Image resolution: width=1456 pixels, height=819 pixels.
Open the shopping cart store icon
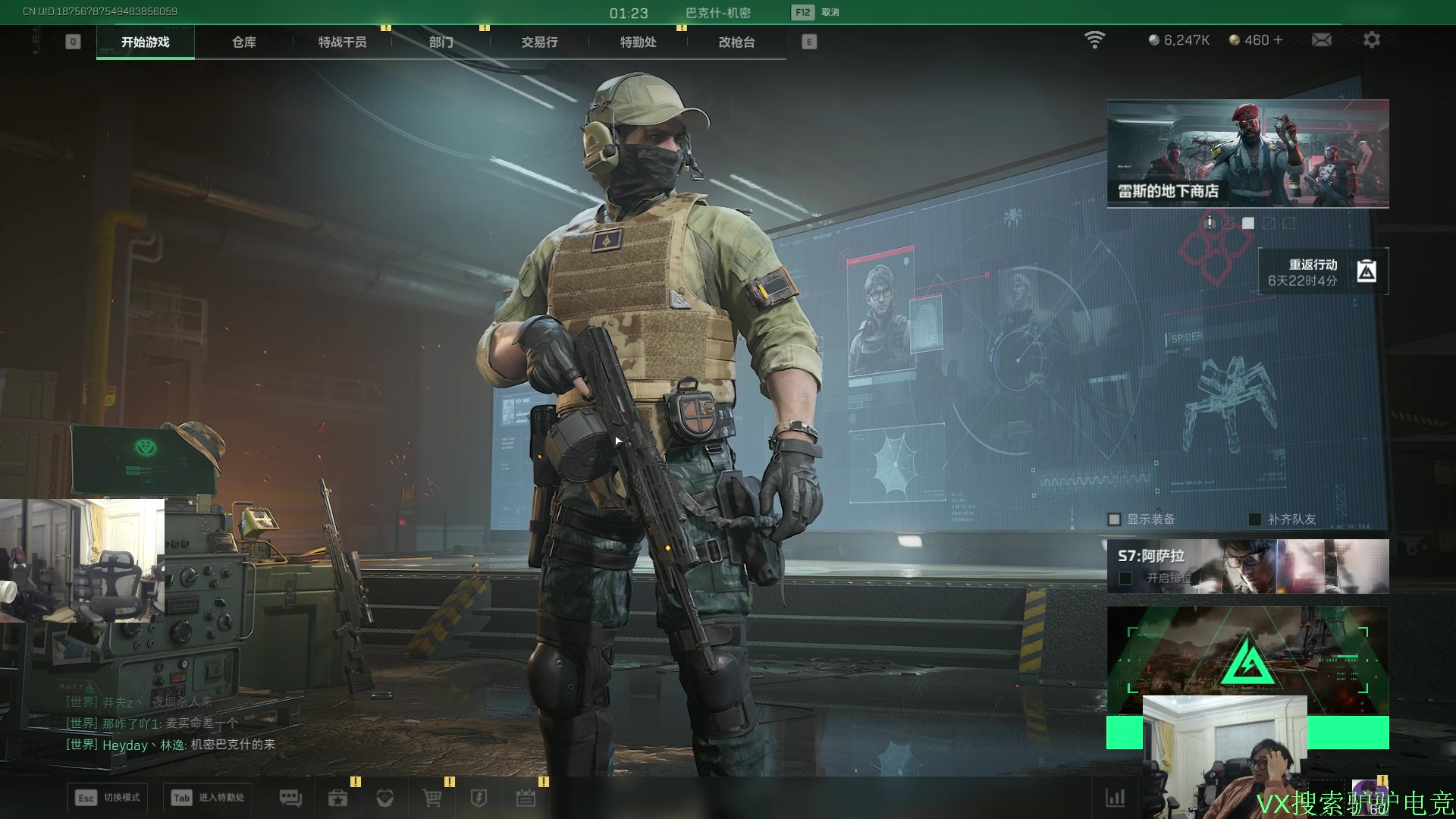[431, 798]
